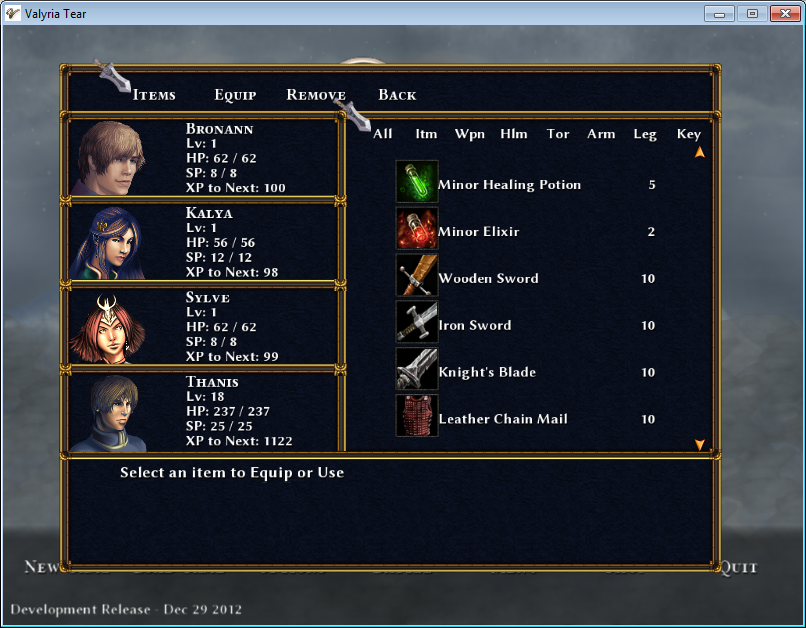Show only the Itm category
The width and height of the screenshot is (806, 628).
[x=426, y=134]
